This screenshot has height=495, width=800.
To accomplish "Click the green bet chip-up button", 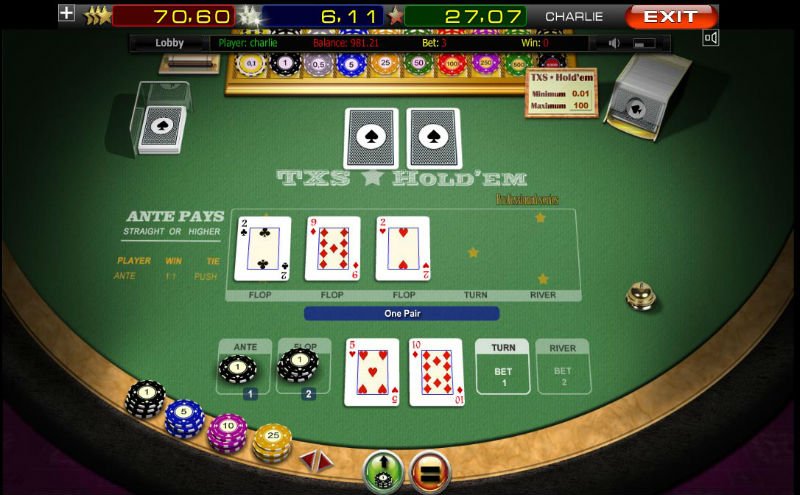I will (383, 471).
